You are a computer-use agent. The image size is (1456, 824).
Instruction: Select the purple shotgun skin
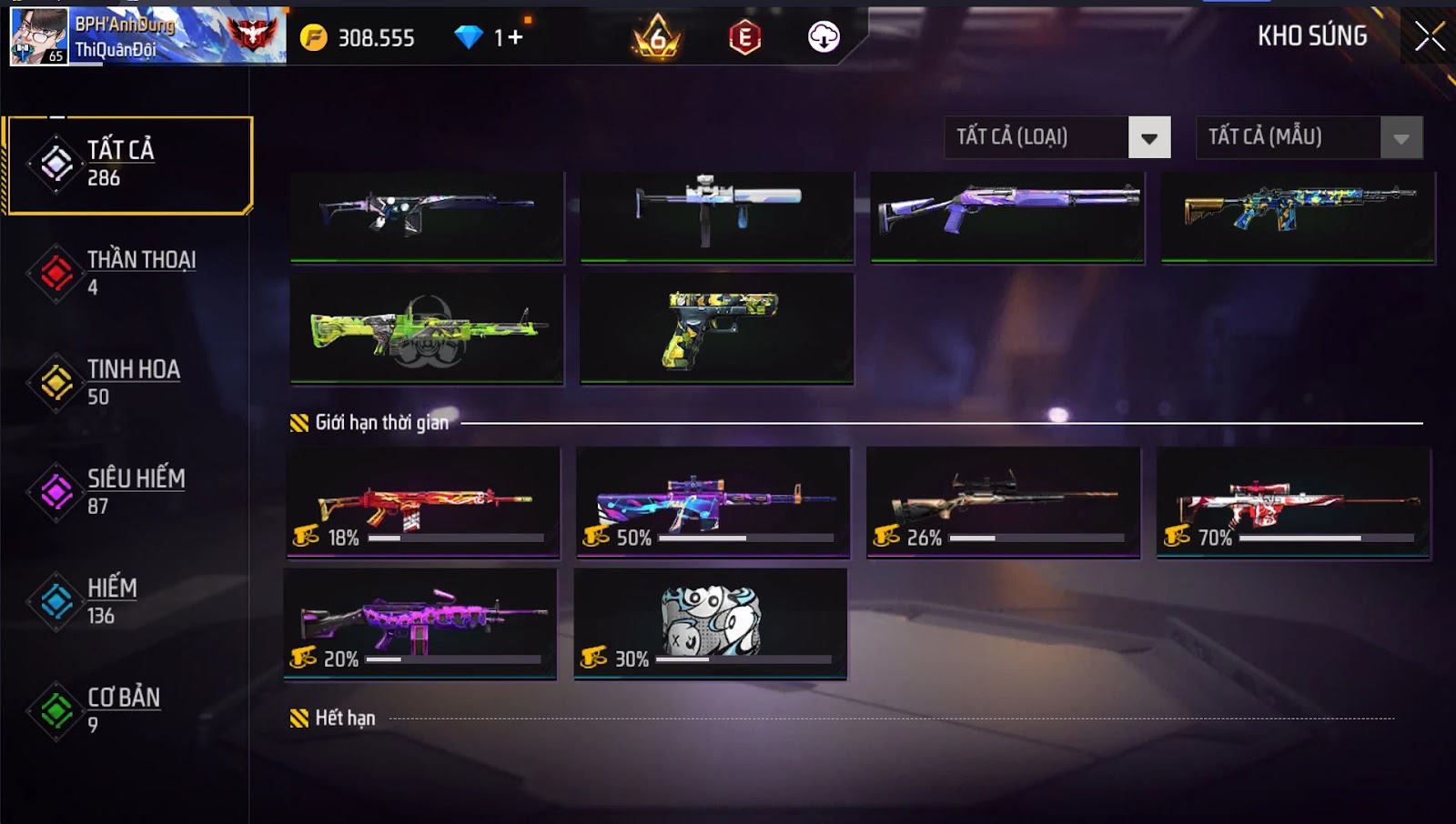[x=1006, y=216]
